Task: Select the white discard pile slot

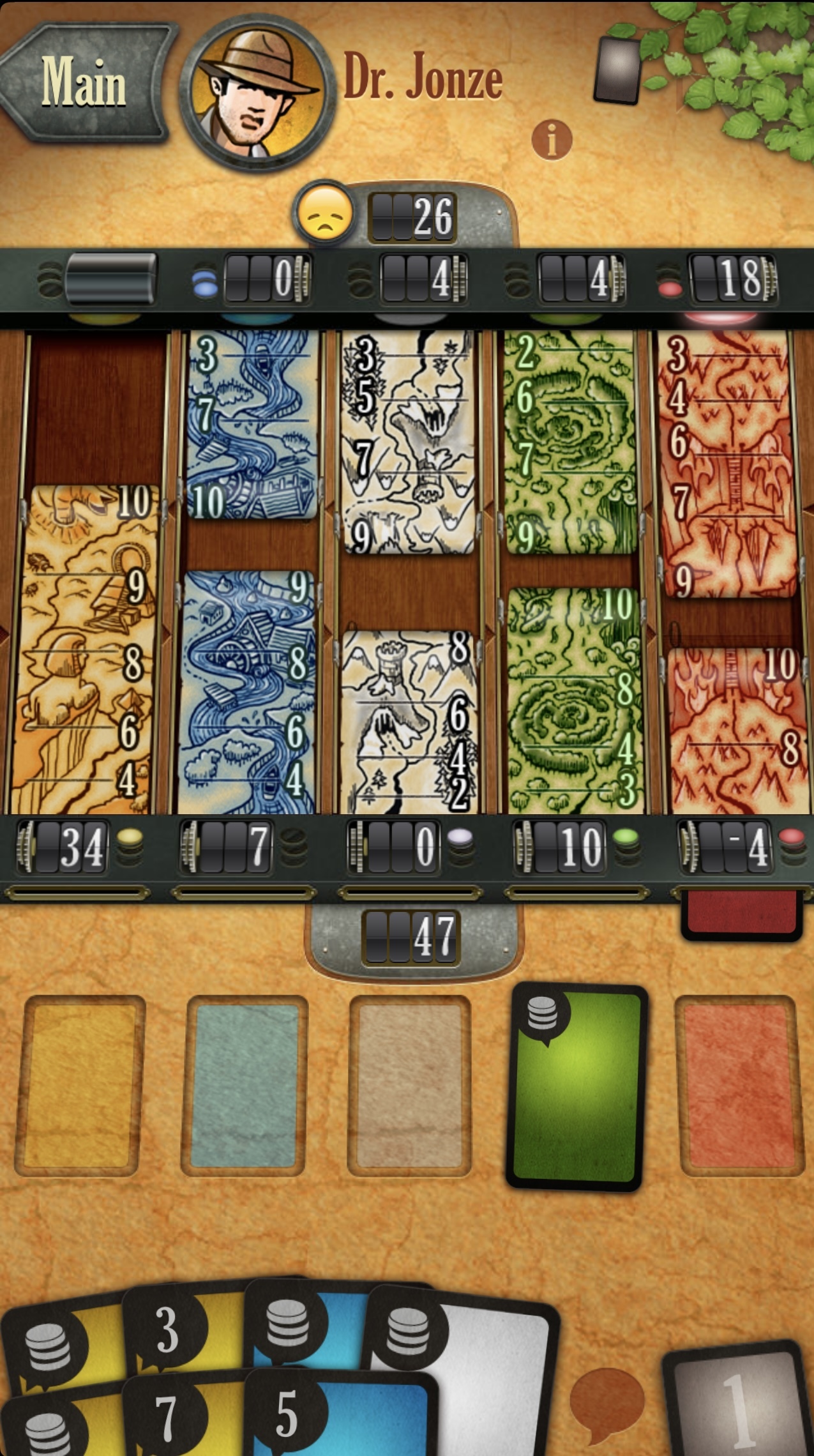Action: [410, 1086]
